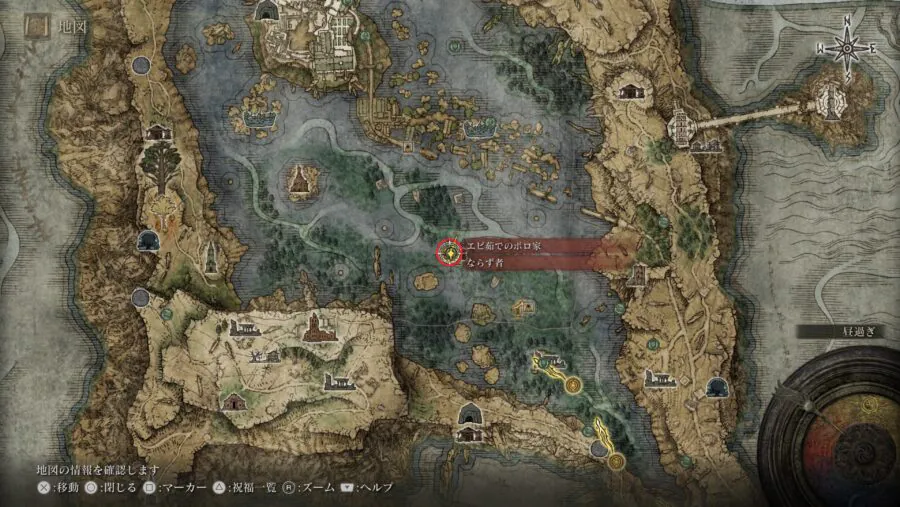Select the pyramid-shaped church icon in the lake
This screenshot has width=900, height=507.
pyautogui.click(x=300, y=180)
